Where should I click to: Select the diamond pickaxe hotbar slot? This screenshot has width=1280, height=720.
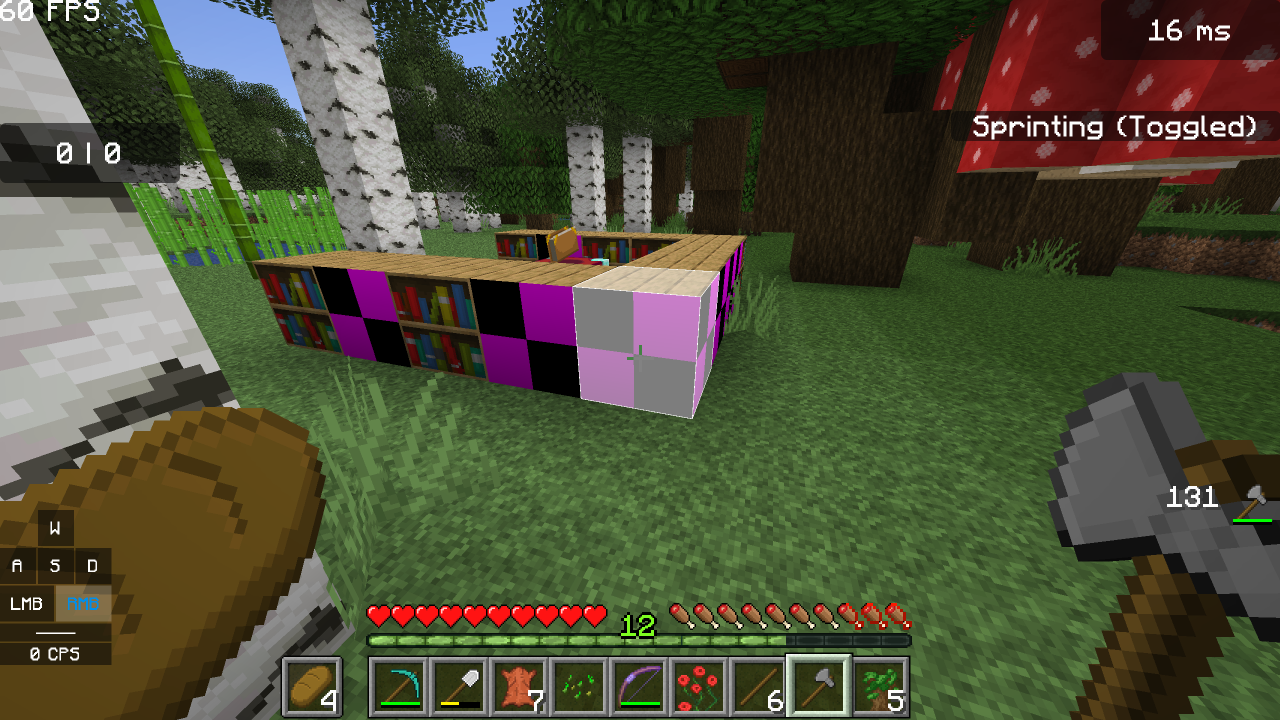click(x=398, y=686)
